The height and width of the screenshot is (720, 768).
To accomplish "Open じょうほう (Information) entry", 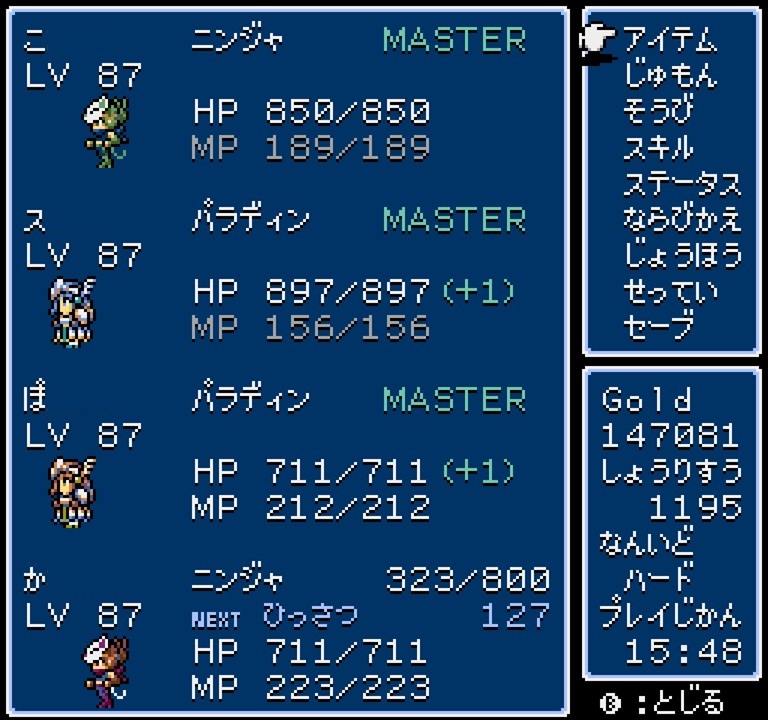I will pos(681,255).
